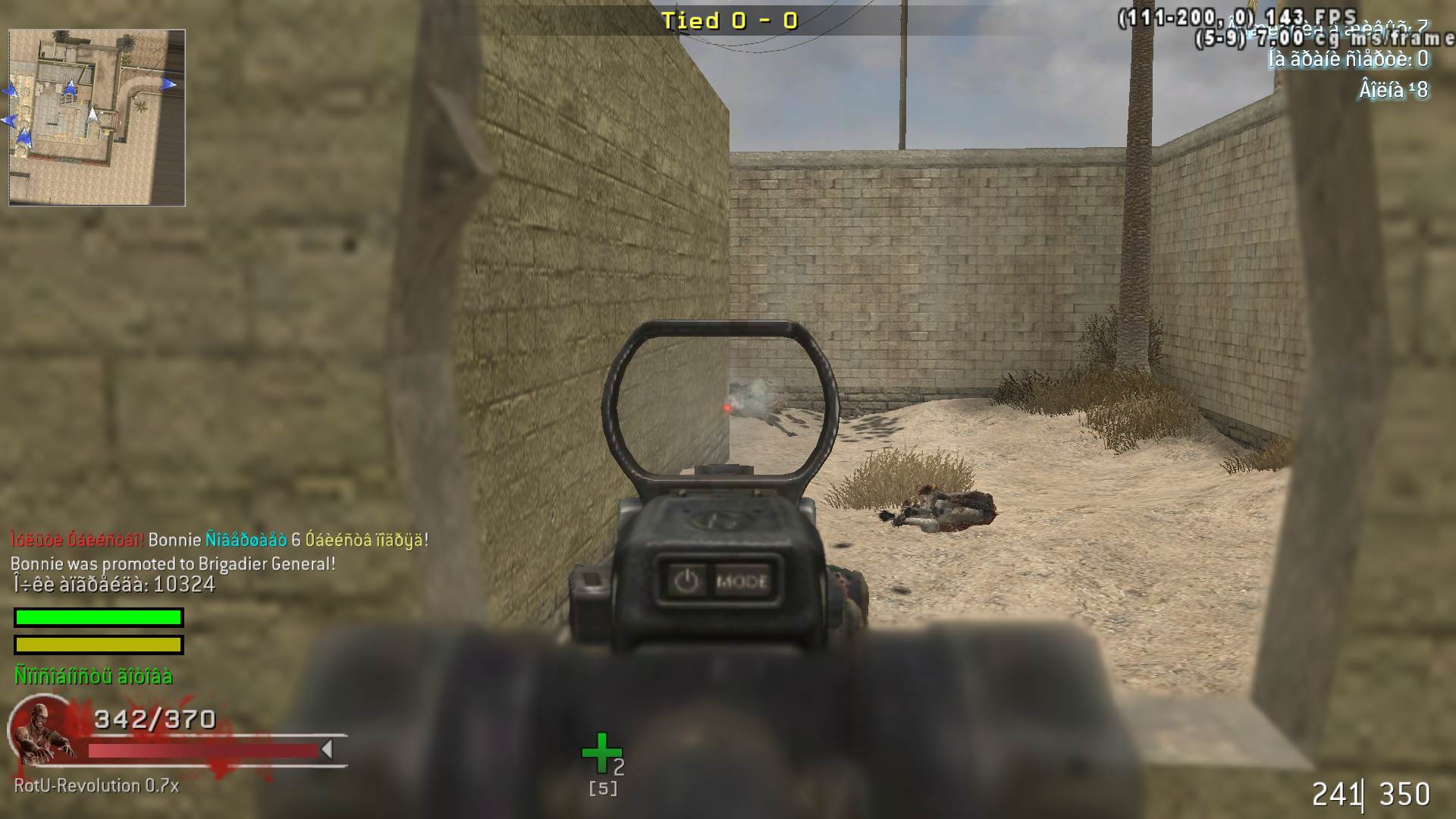Select the Tied 0 - 0 score banner

[730, 20]
